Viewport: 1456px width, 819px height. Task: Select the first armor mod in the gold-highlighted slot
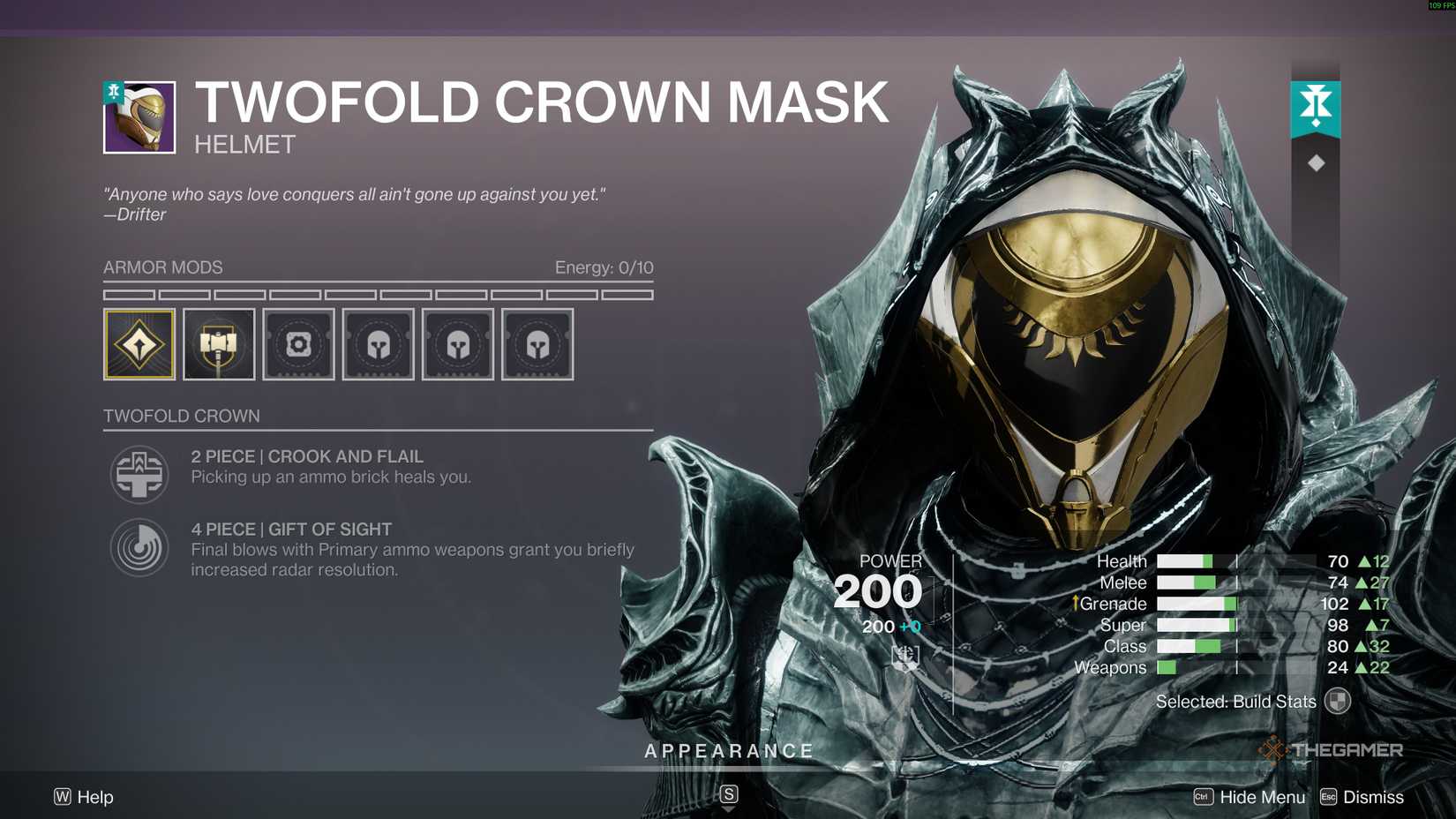pos(139,344)
